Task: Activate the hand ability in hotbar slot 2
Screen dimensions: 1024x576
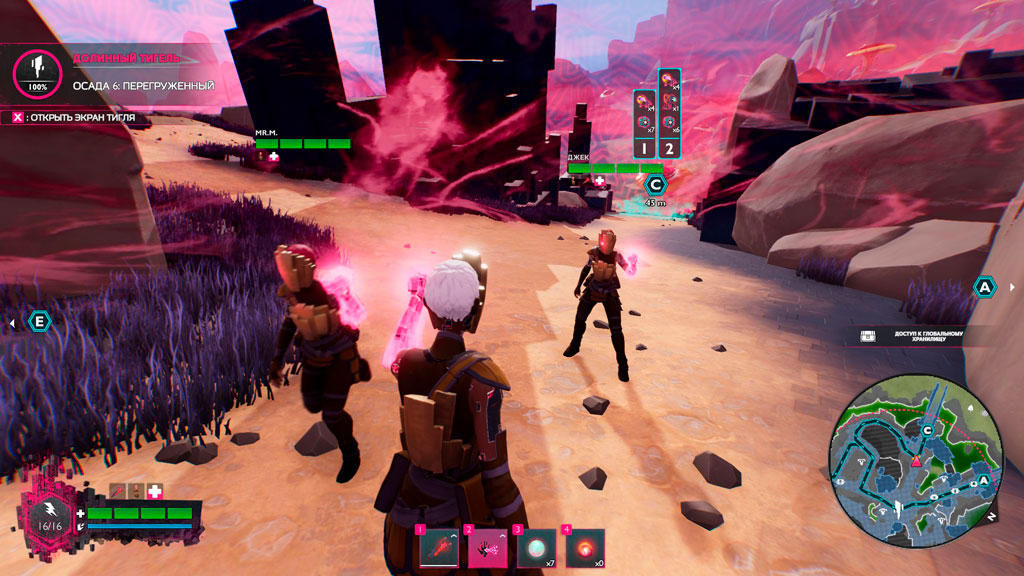Action: 487,547
